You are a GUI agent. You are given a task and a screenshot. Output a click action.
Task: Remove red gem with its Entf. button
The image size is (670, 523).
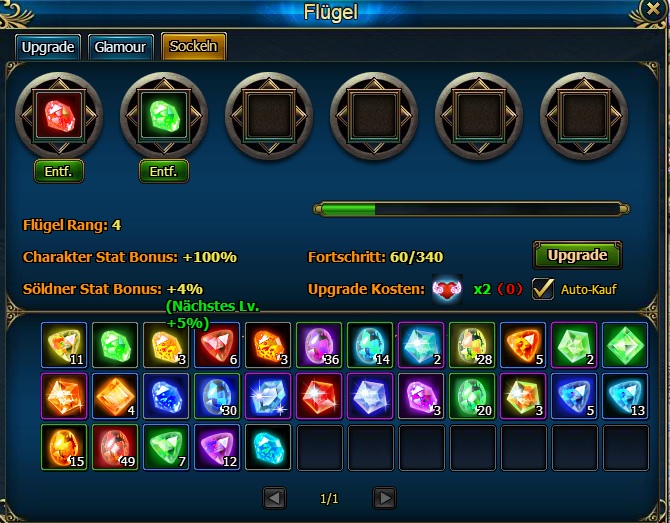(59, 171)
